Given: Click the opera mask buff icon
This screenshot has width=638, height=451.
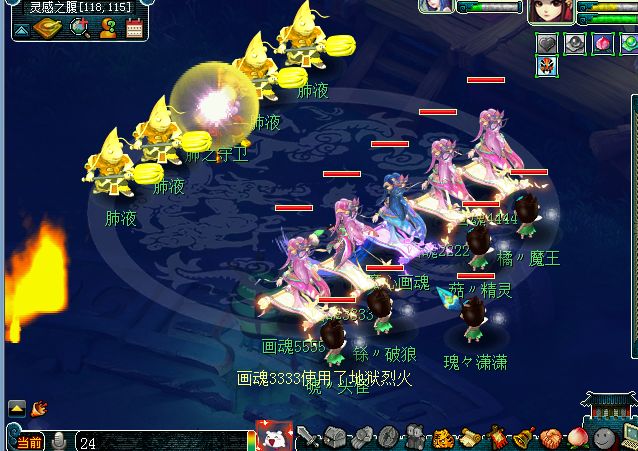Looking at the screenshot, I should click(x=547, y=66).
